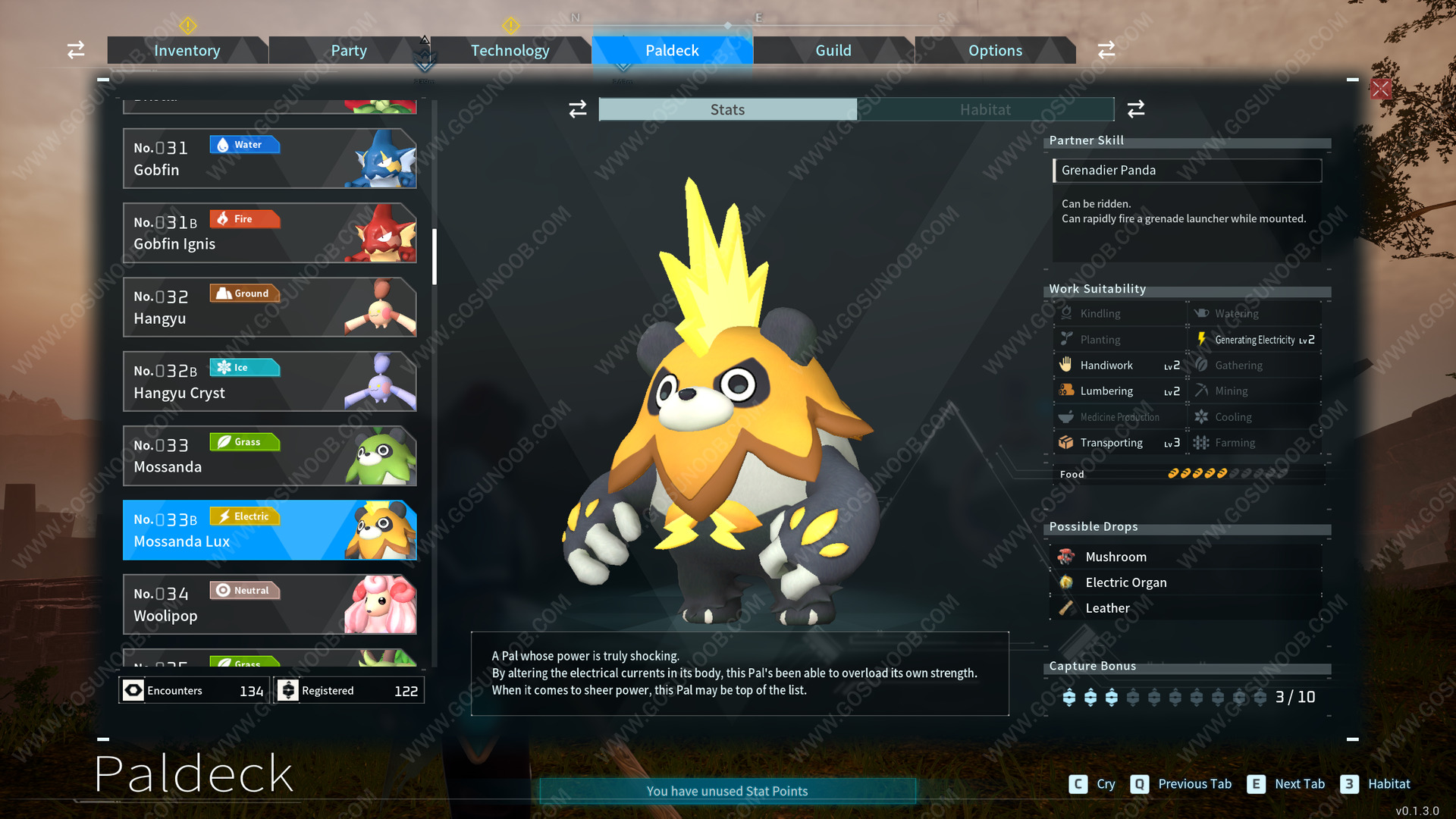Image resolution: width=1456 pixels, height=819 pixels.
Task: Select the Paldeck tab
Action: 672,51
